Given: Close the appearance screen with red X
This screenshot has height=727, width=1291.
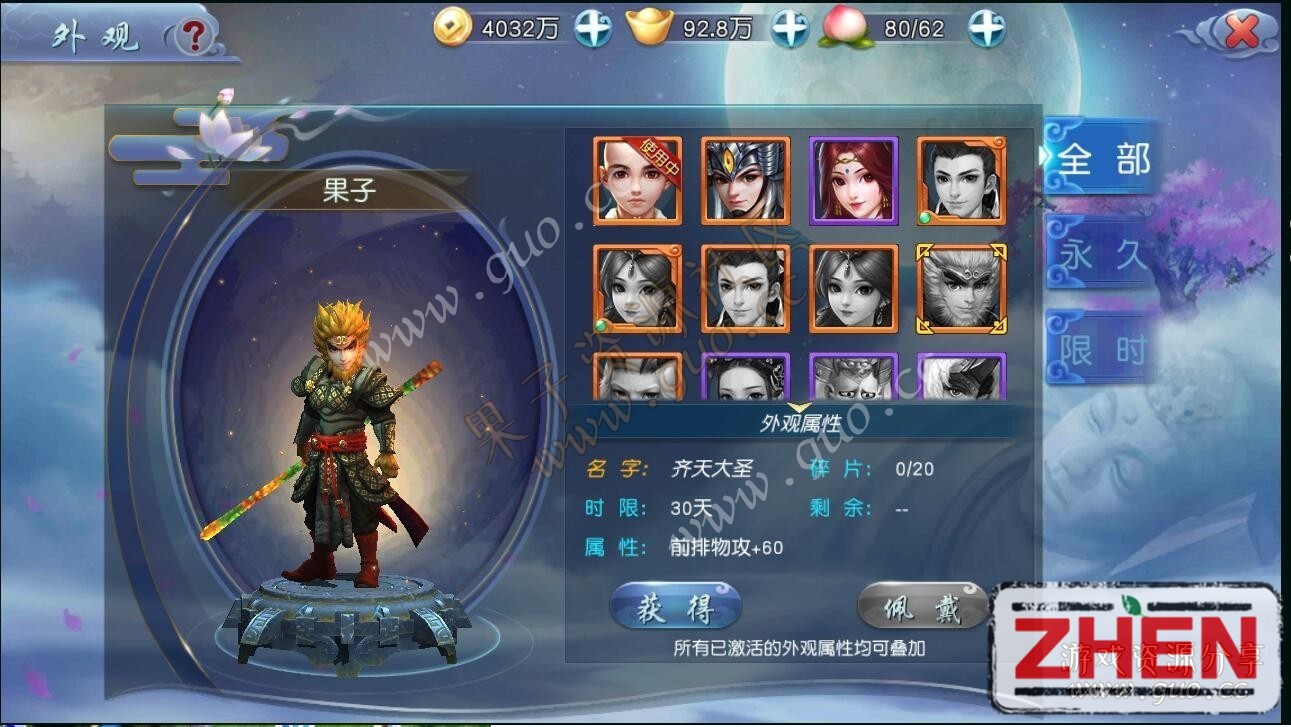Looking at the screenshot, I should pos(1241,32).
